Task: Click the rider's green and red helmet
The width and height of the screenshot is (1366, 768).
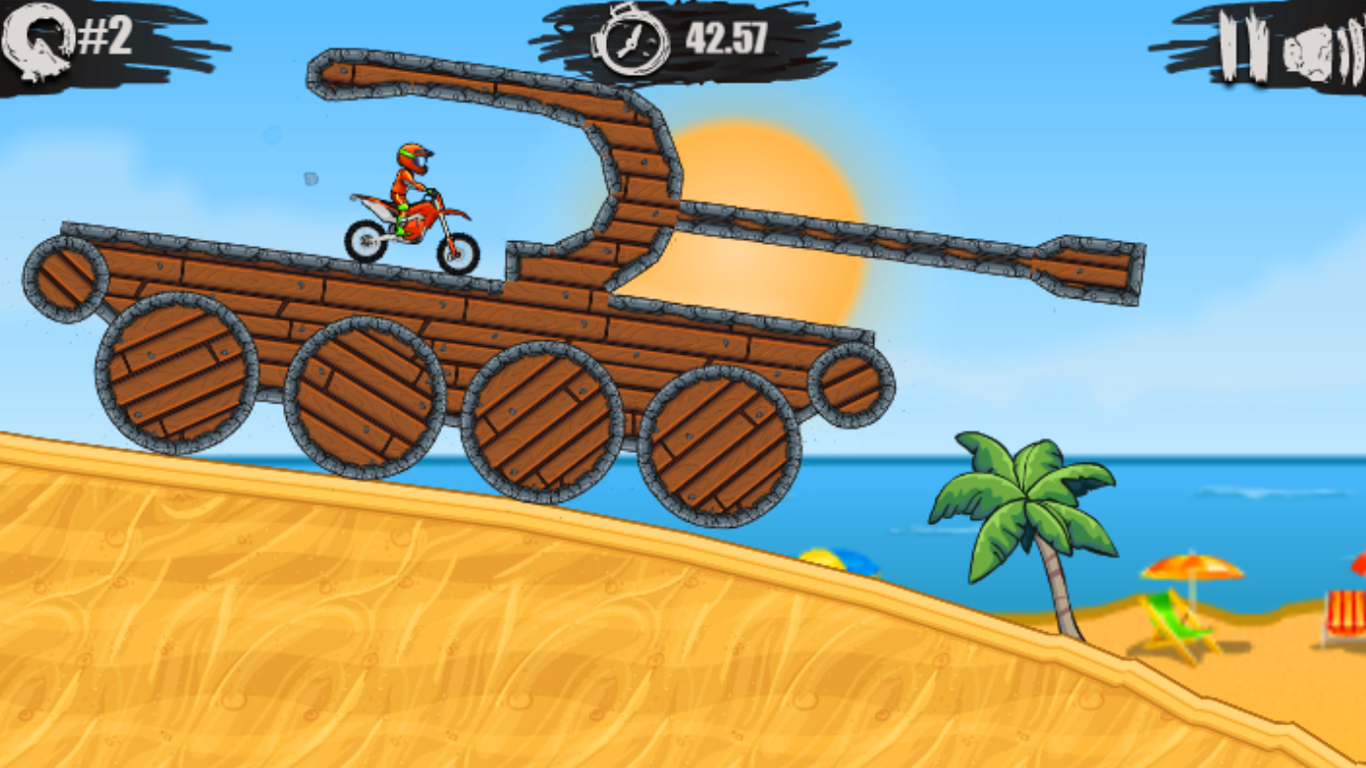Action: coord(414,156)
